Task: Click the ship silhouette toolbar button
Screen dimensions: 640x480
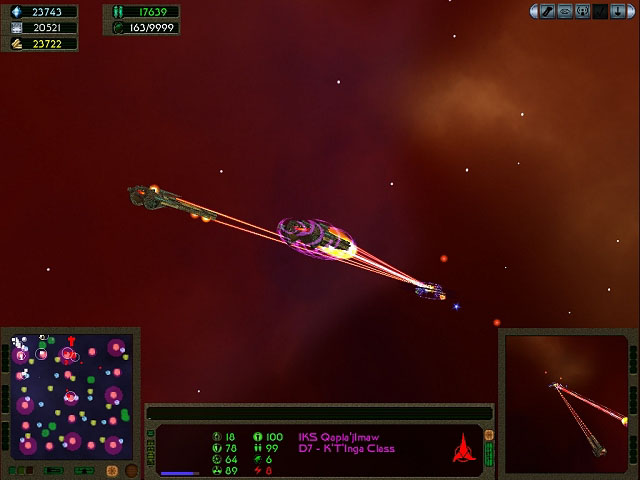Action: 565,11
